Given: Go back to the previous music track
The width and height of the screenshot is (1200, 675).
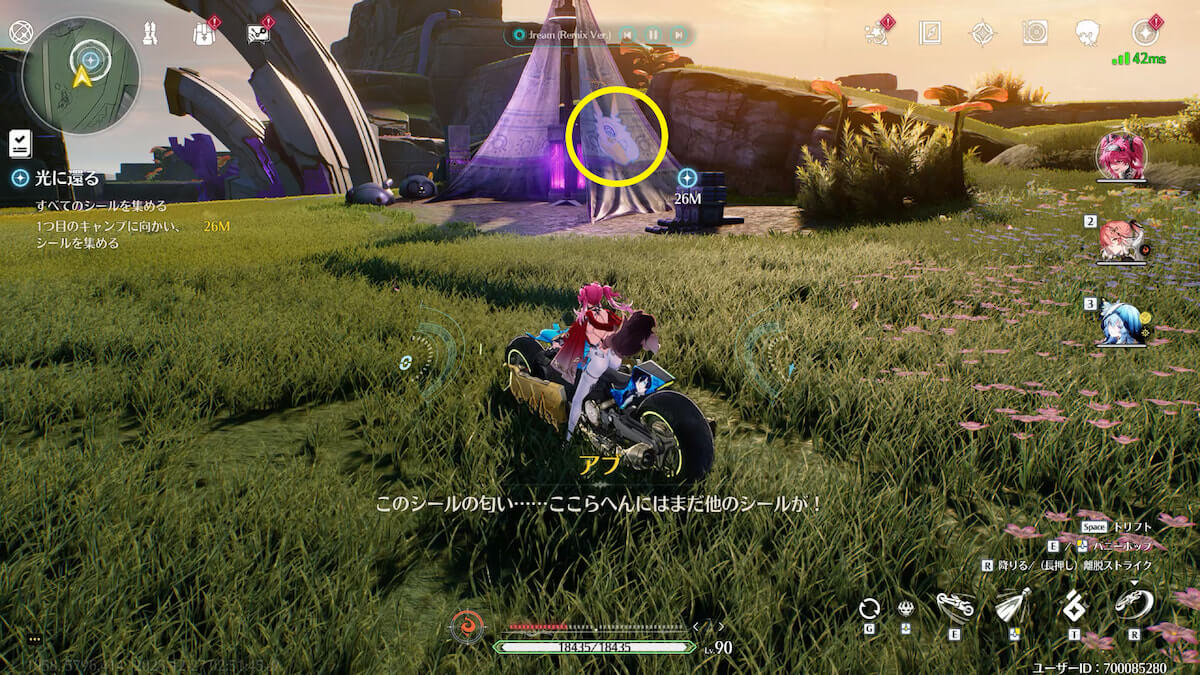Looking at the screenshot, I should click(x=627, y=35).
